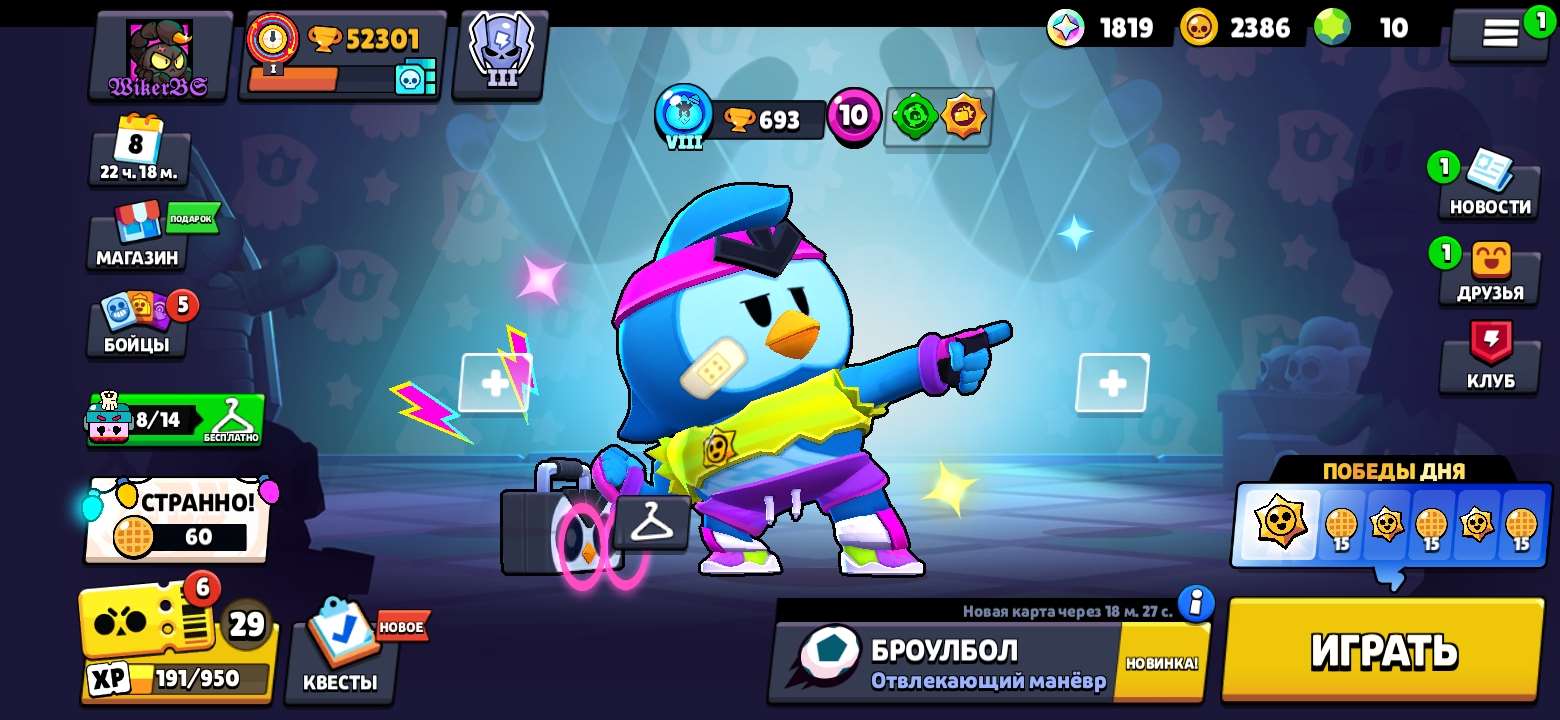Open the МАГАЗИН shop with gift badge
Image resolution: width=1560 pixels, height=720 pixels.
(135, 245)
